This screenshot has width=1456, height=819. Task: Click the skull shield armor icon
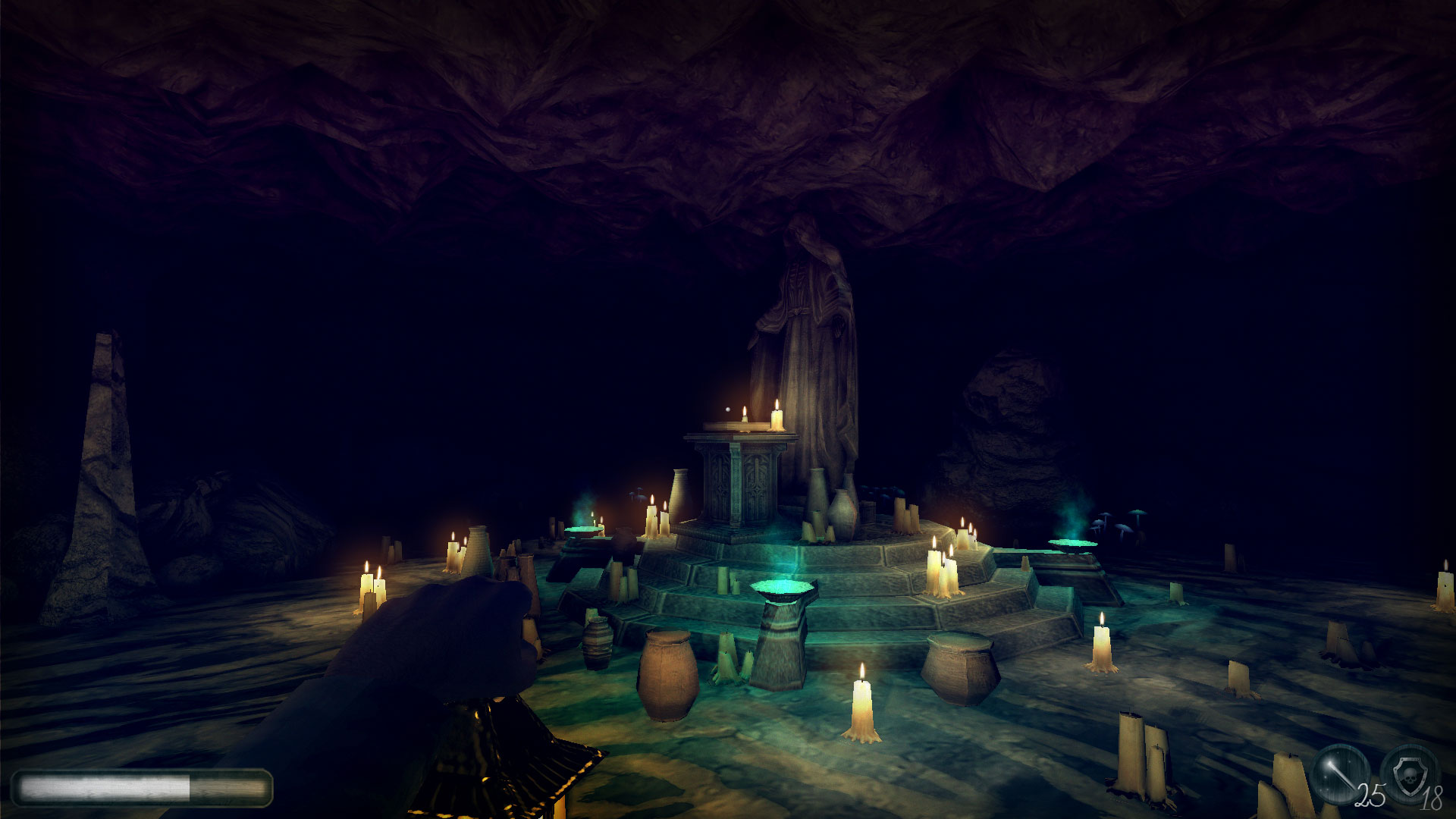(1407, 778)
